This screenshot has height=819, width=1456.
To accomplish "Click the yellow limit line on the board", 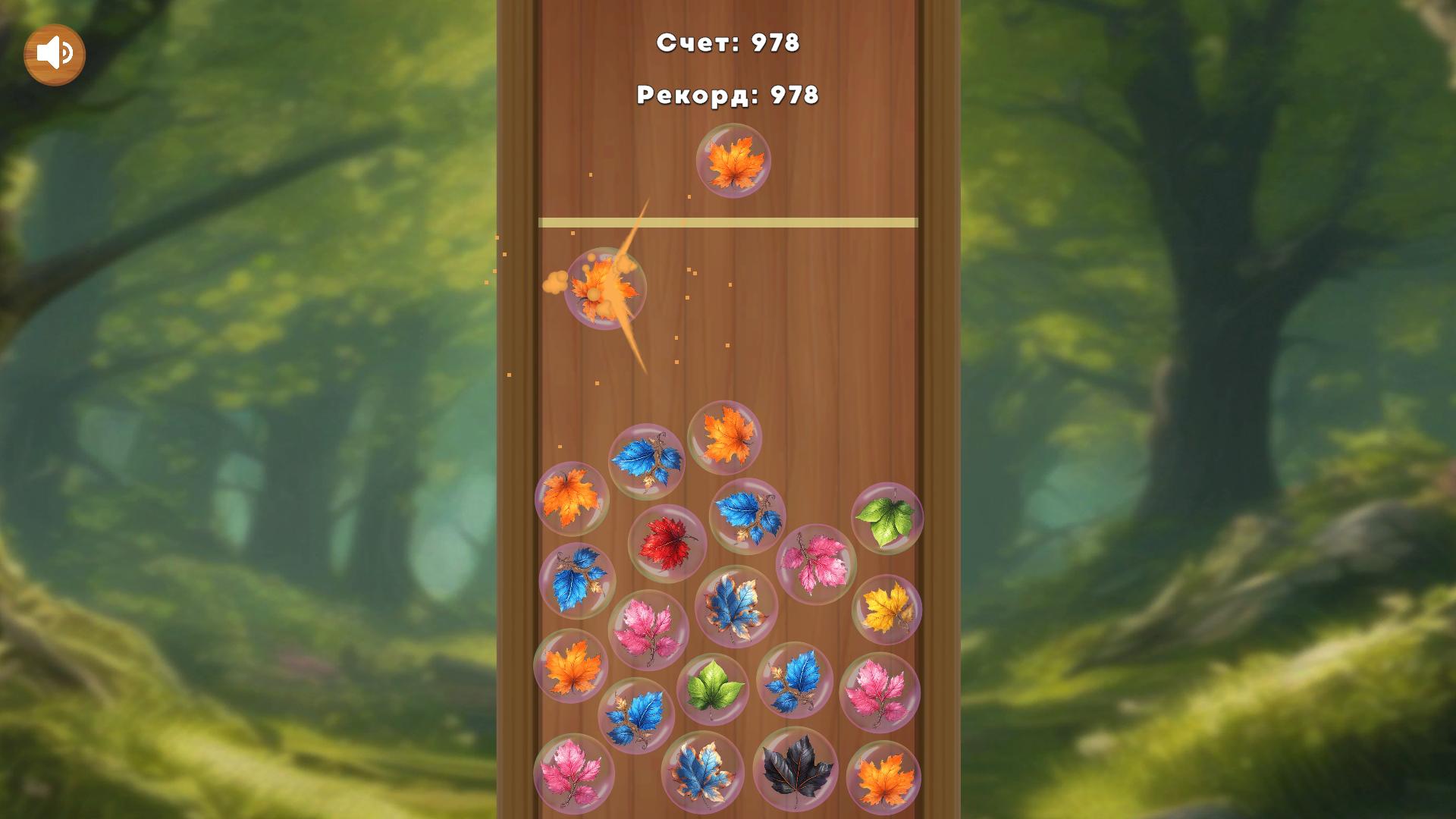I will pyautogui.click(x=726, y=221).
